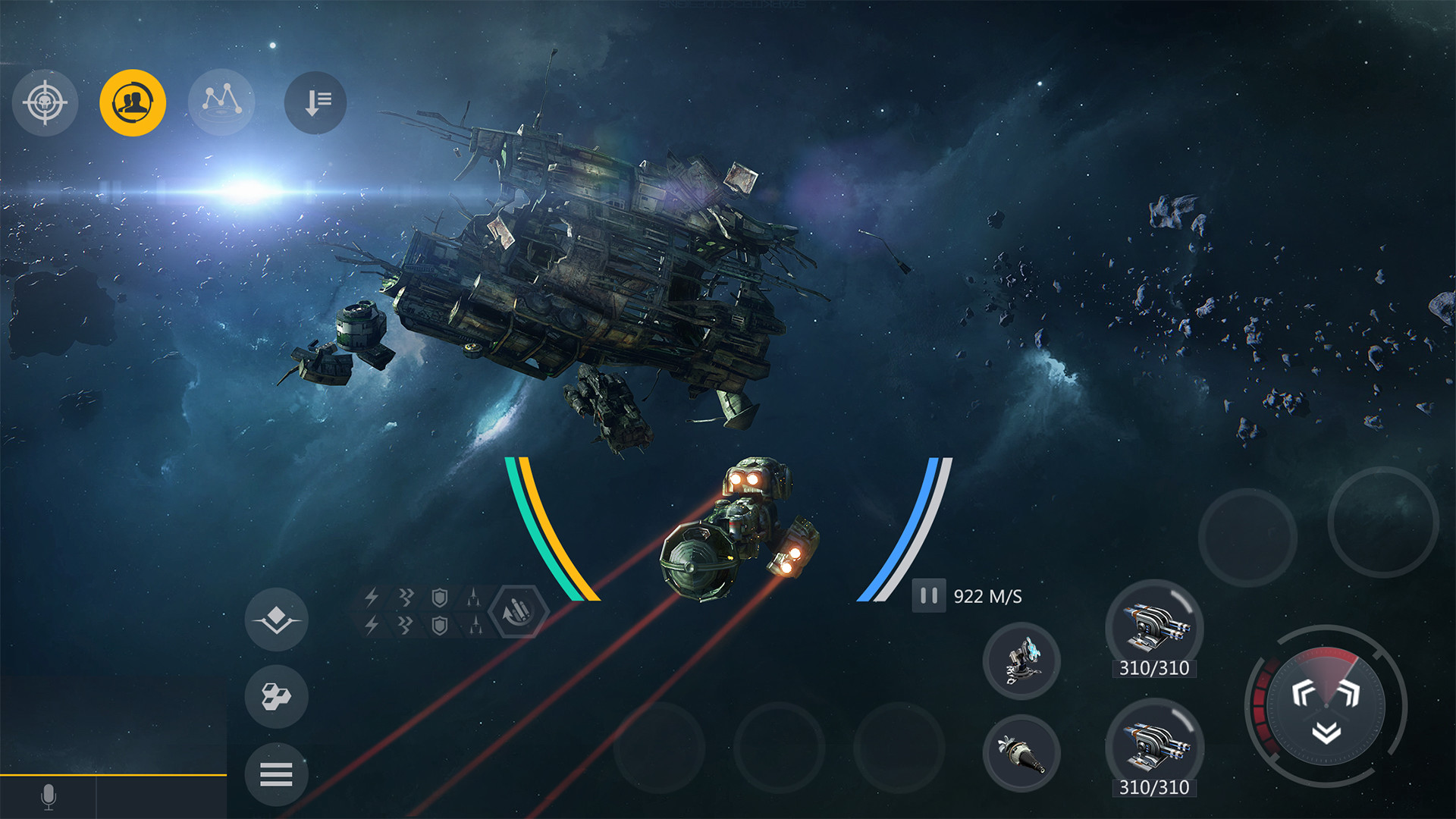Adjust the red throttle gauge arc
This screenshot has width=1456, height=819.
point(1263,705)
